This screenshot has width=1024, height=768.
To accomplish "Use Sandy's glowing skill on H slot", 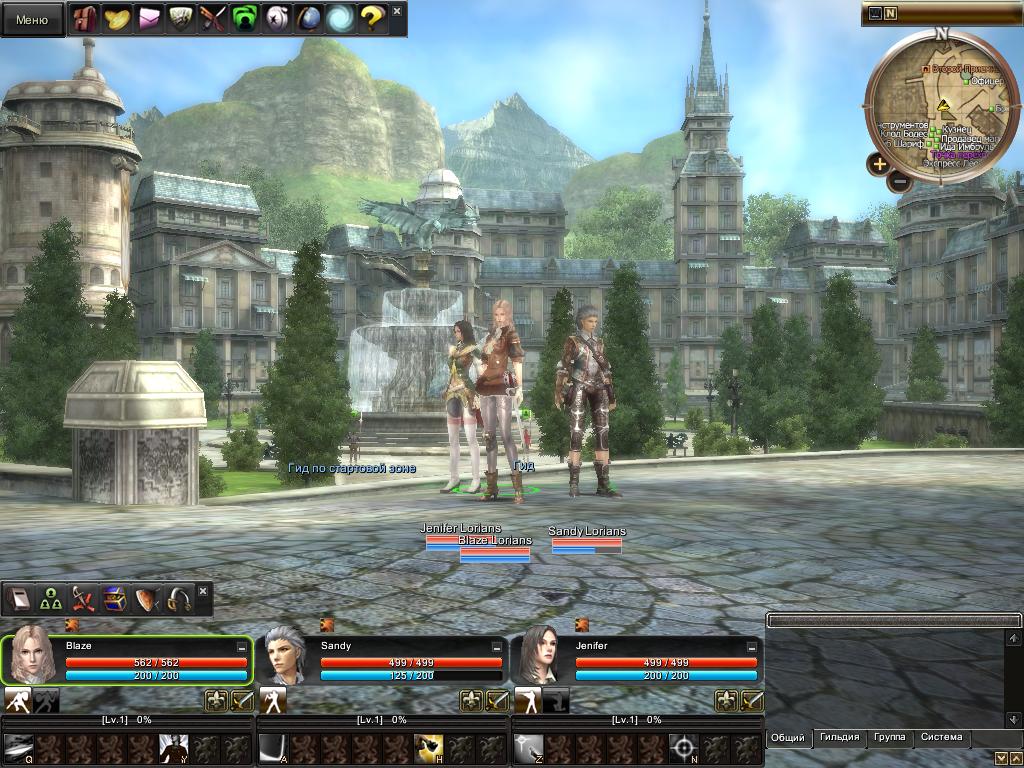I will pyautogui.click(x=429, y=748).
